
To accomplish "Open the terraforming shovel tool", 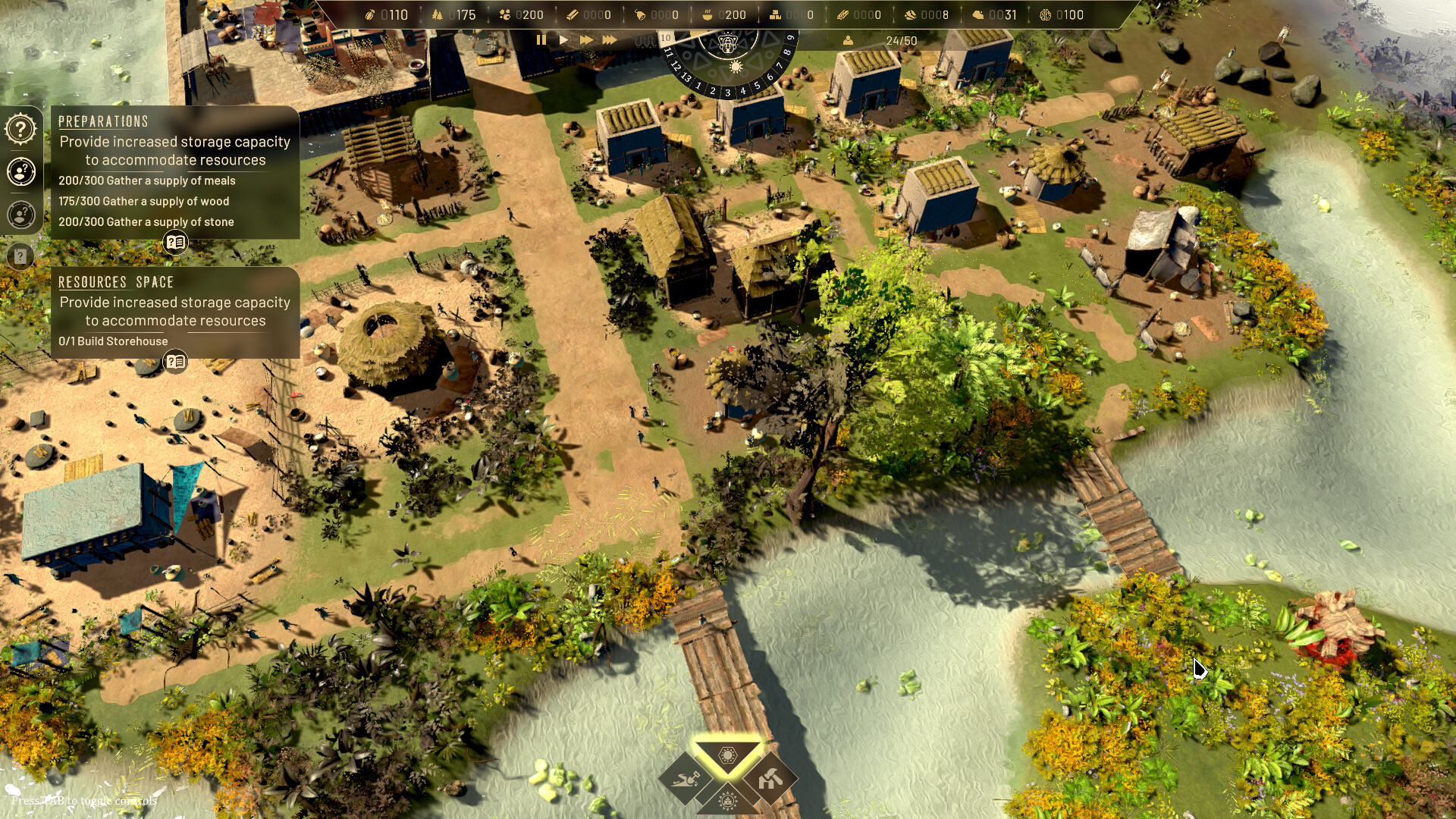I will (686, 780).
